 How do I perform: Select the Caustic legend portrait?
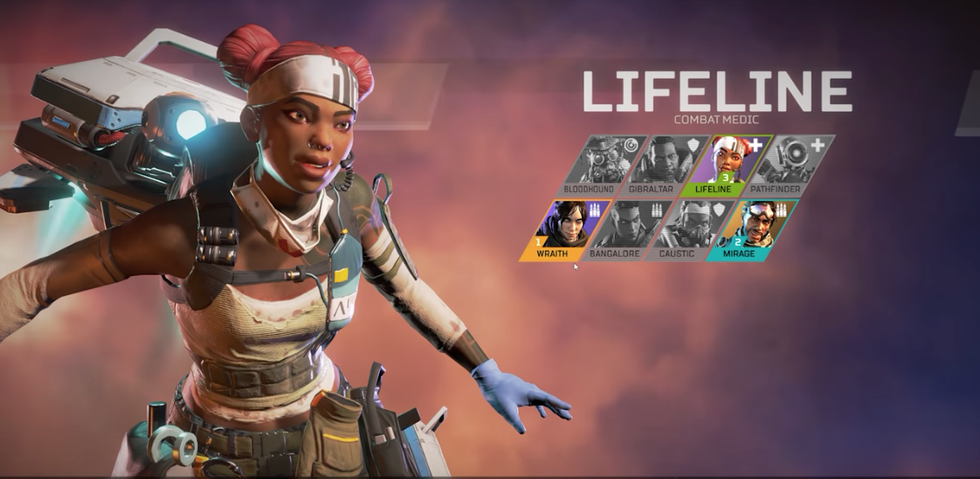(x=691, y=229)
